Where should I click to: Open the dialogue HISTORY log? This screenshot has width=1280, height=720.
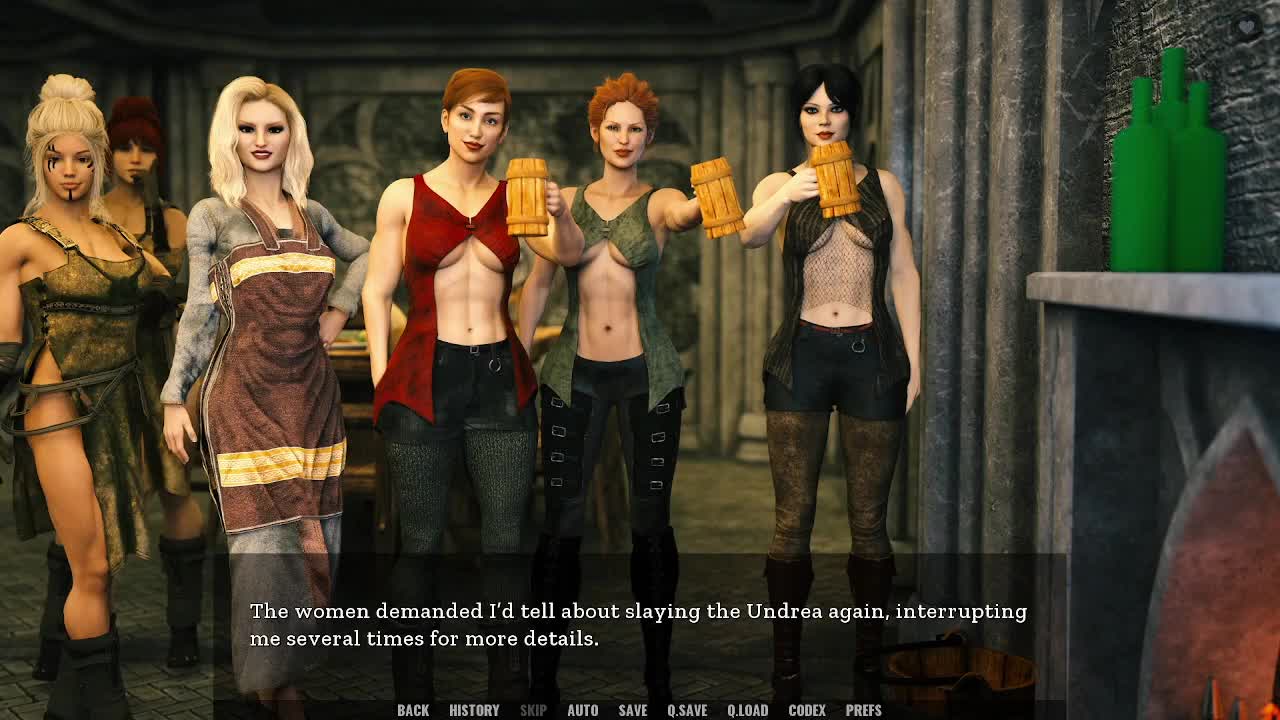pyautogui.click(x=474, y=710)
